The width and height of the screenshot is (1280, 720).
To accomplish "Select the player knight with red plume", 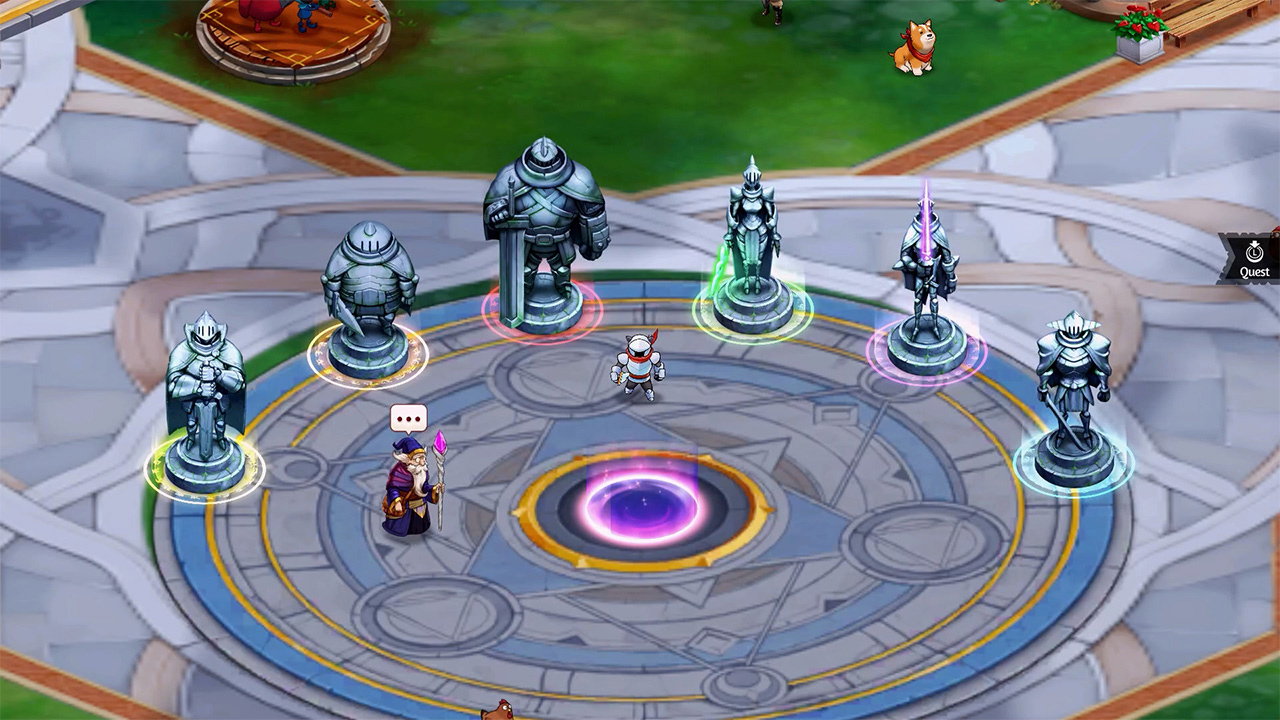I will point(640,365).
